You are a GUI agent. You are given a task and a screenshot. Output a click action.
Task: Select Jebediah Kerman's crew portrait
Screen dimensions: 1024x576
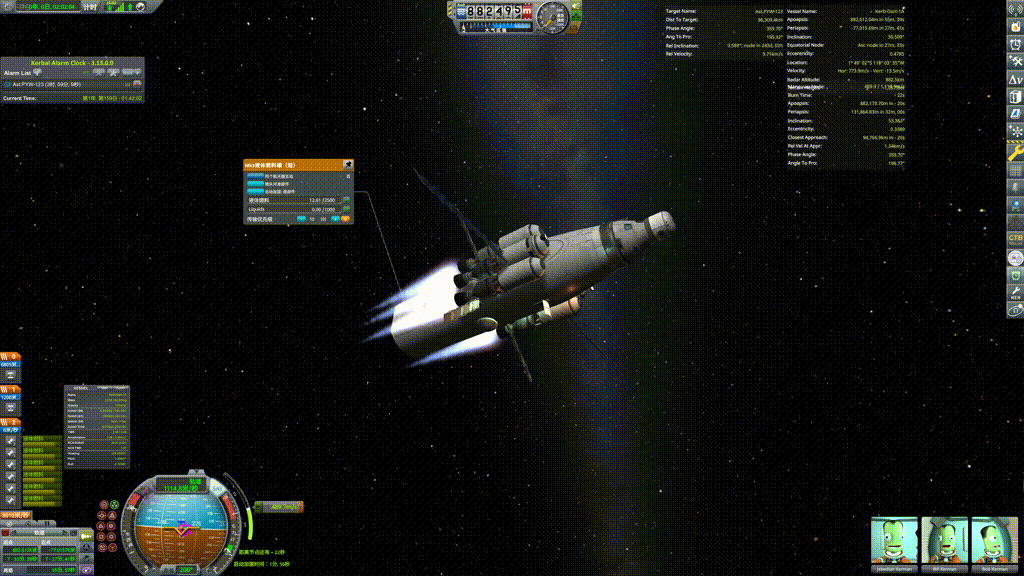tap(894, 541)
